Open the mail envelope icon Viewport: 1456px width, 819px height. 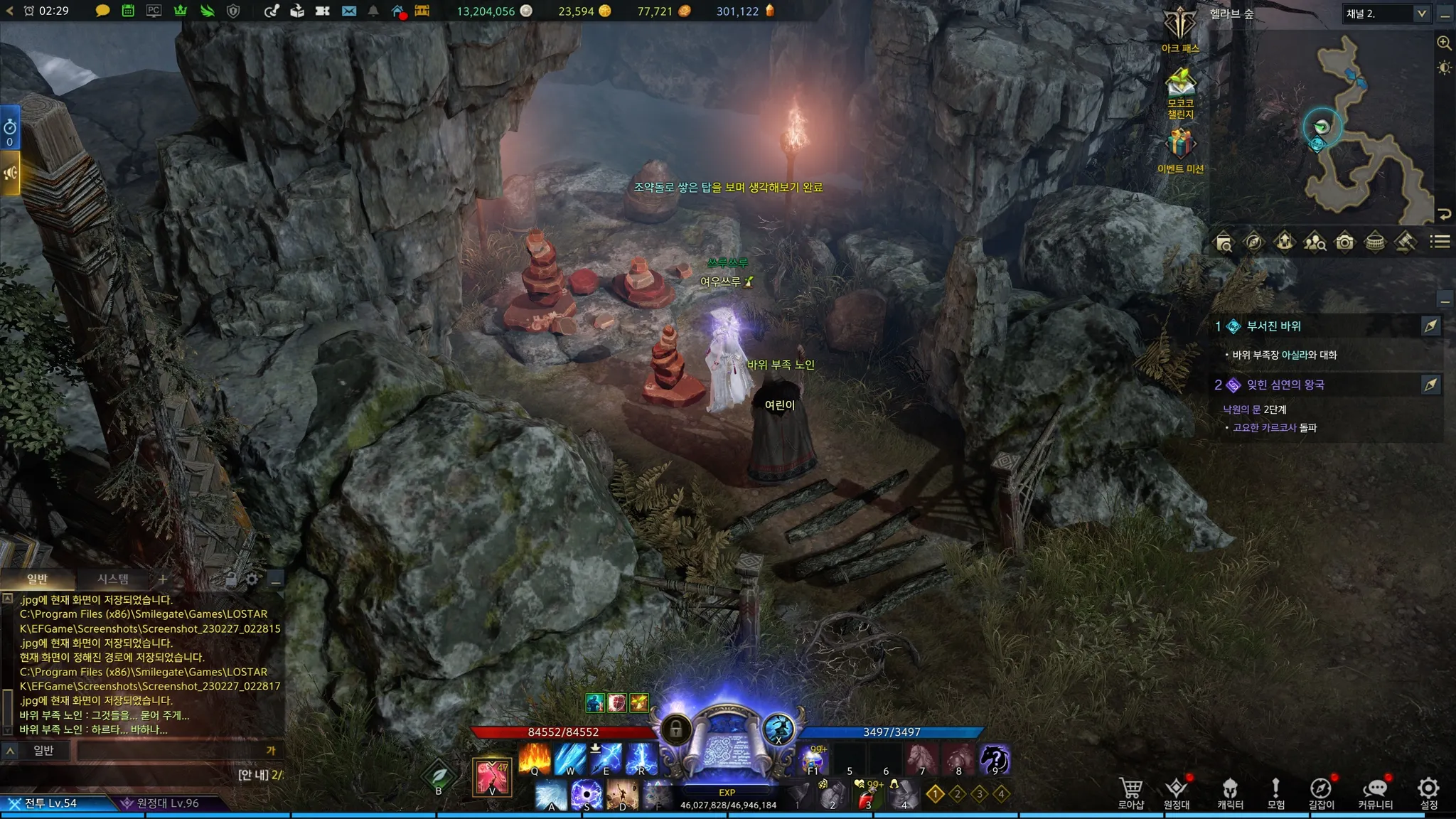click(349, 11)
